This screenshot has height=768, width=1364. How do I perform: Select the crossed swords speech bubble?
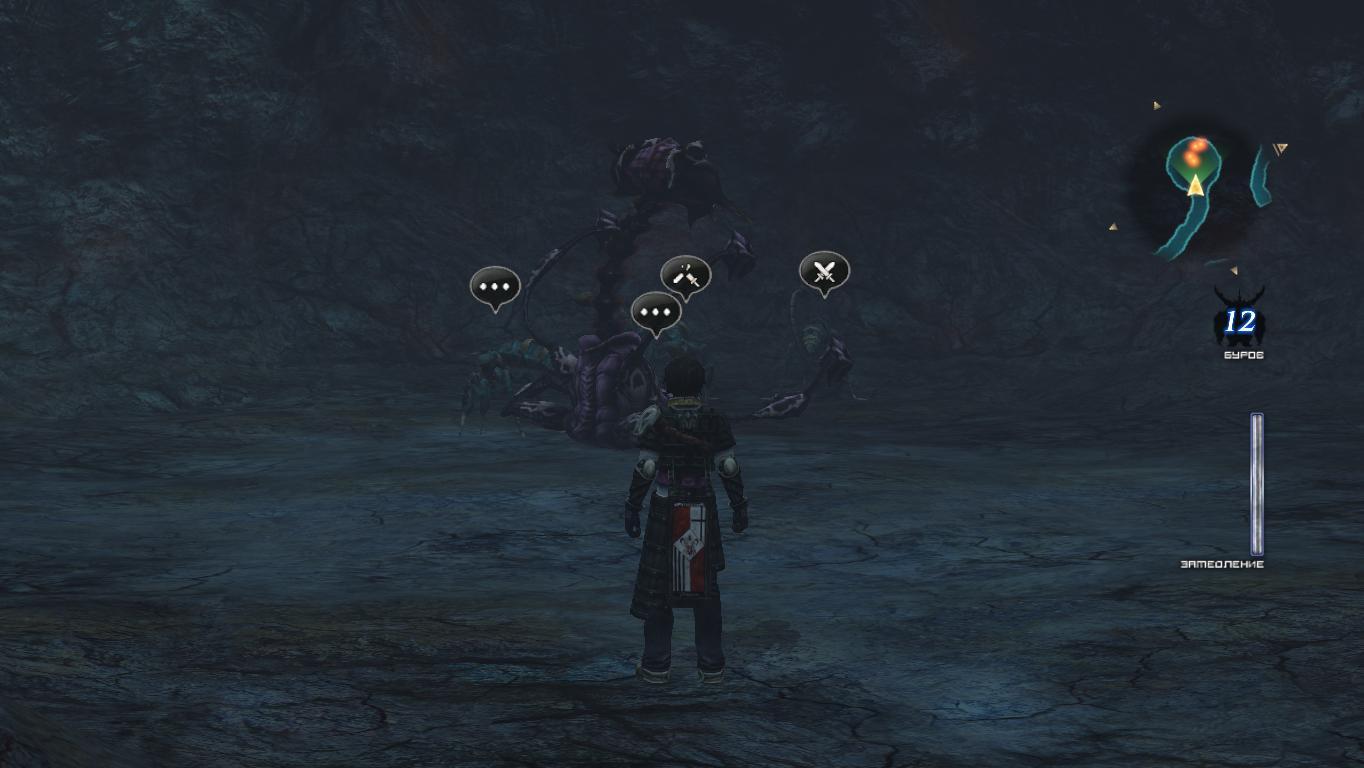tap(824, 271)
